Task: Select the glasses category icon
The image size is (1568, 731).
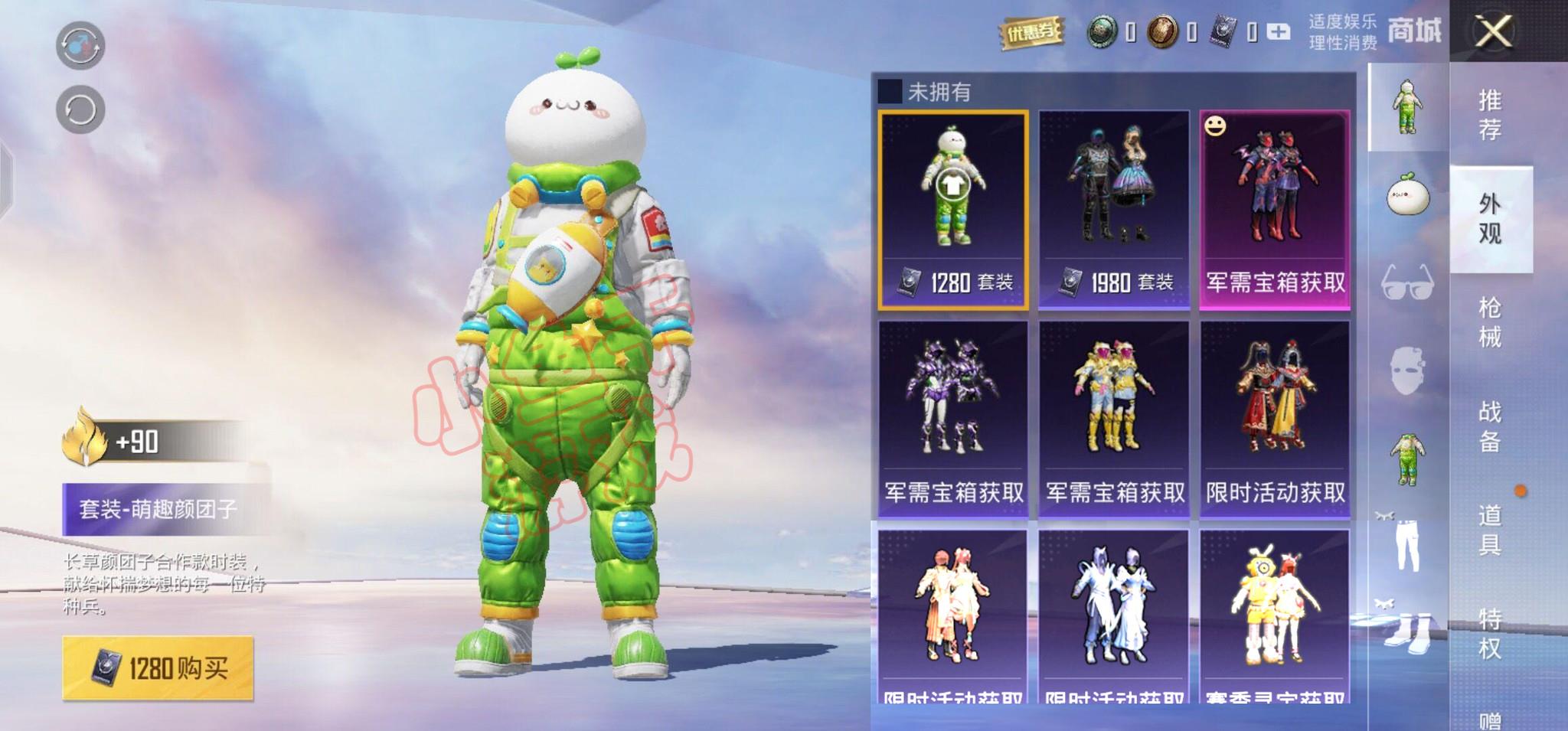Action: 1407,282
